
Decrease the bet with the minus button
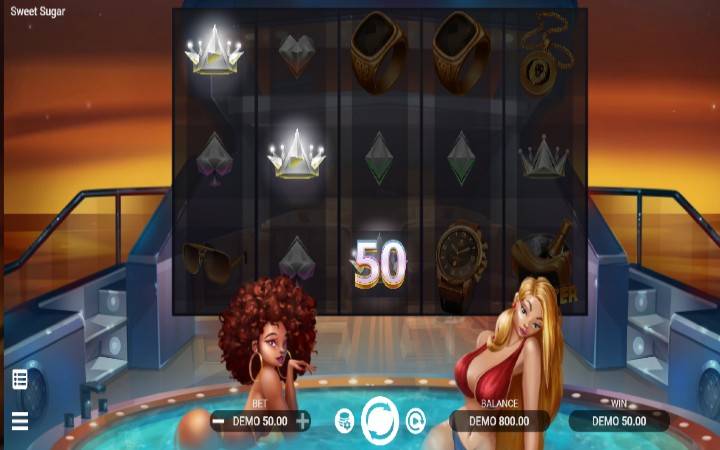218,421
